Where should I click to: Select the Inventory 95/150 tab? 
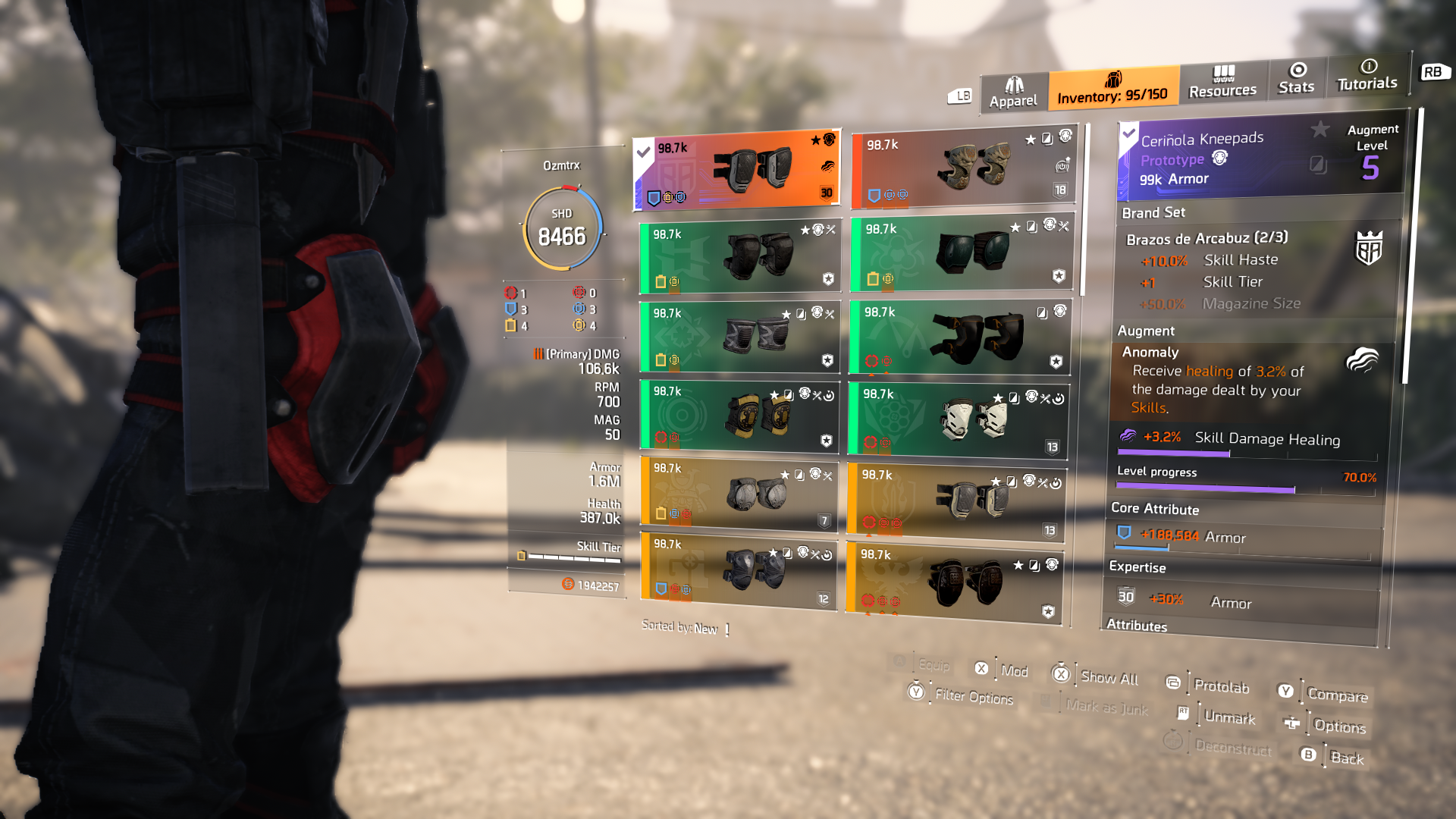[1112, 88]
